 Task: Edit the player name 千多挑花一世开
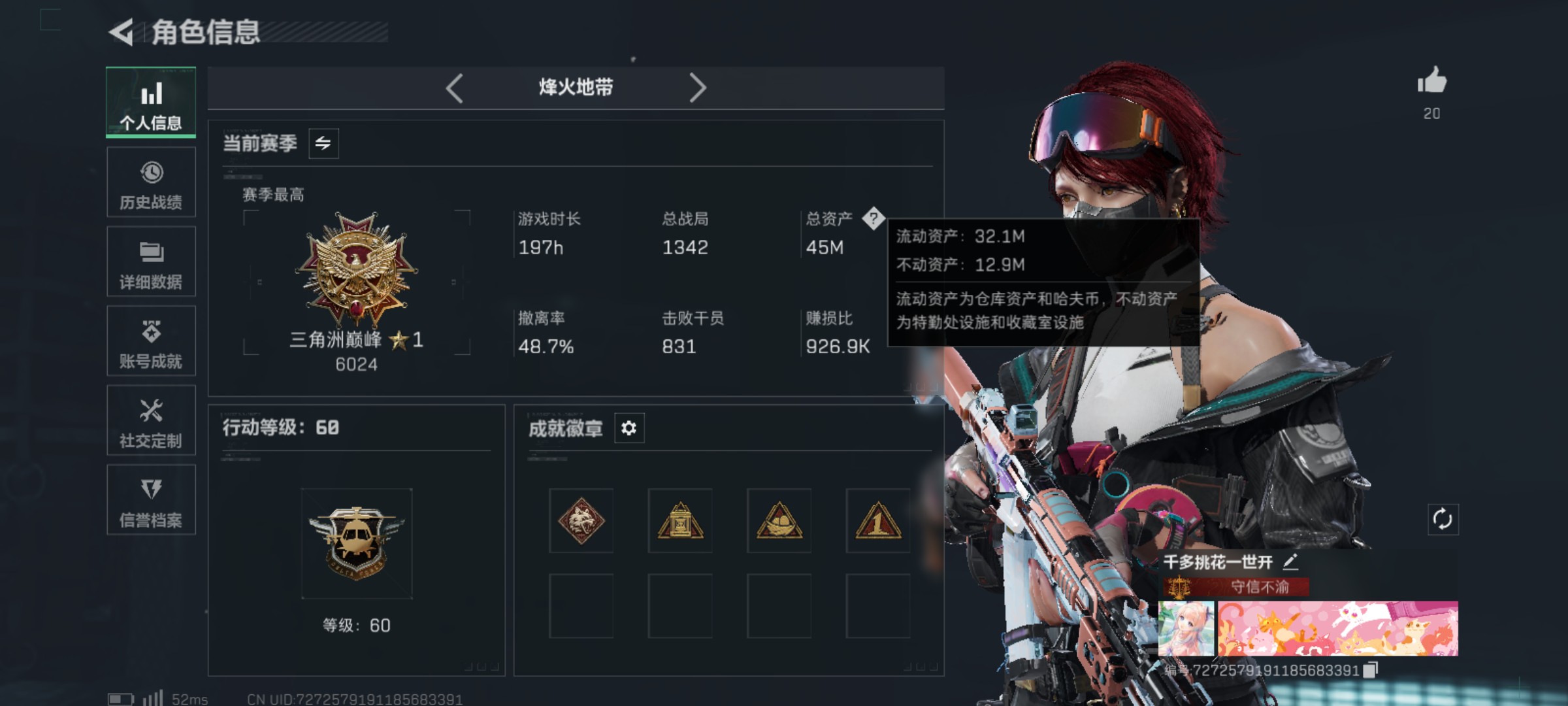coord(1290,562)
